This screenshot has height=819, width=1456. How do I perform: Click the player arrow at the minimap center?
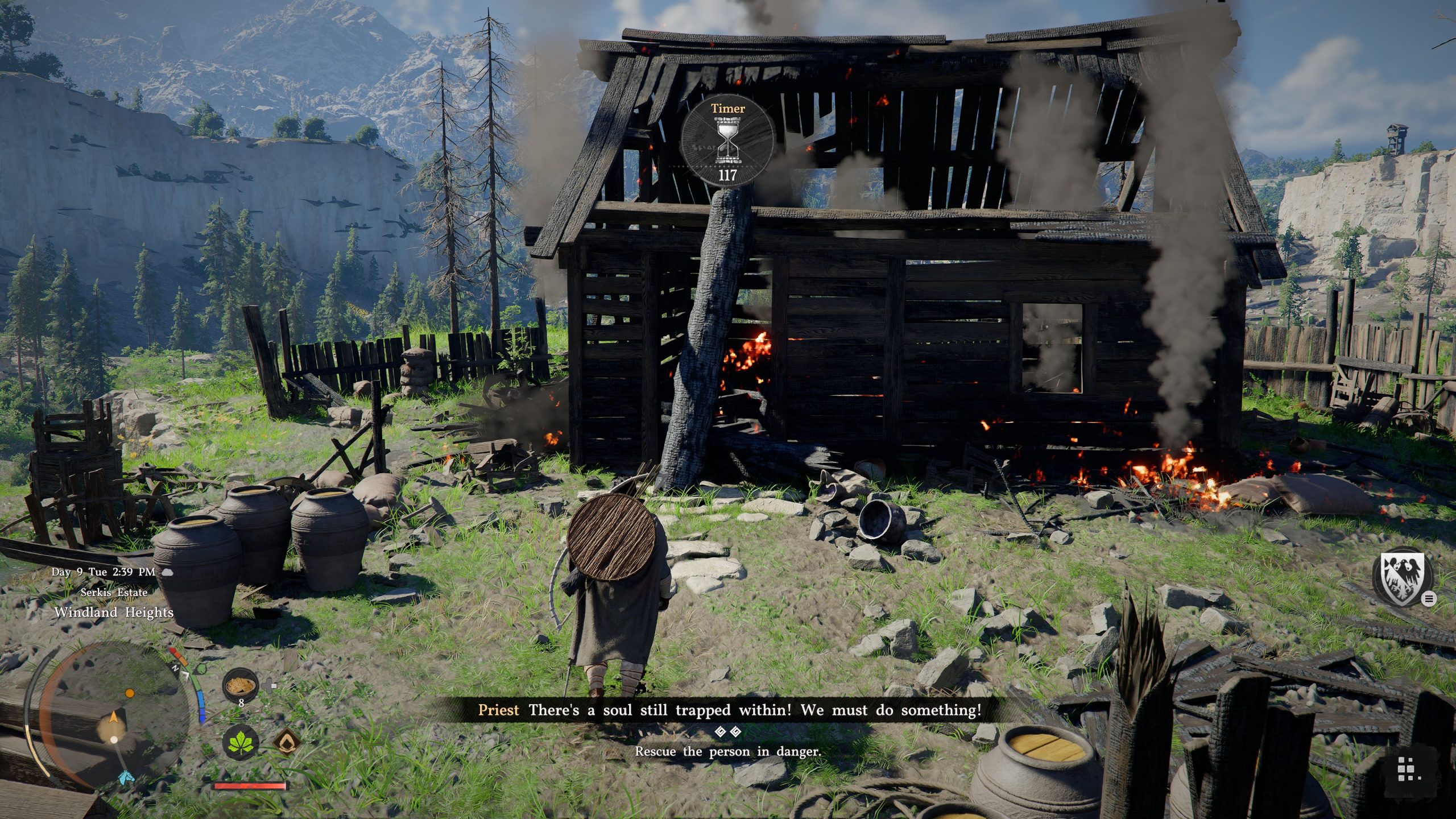pyautogui.click(x=114, y=718)
